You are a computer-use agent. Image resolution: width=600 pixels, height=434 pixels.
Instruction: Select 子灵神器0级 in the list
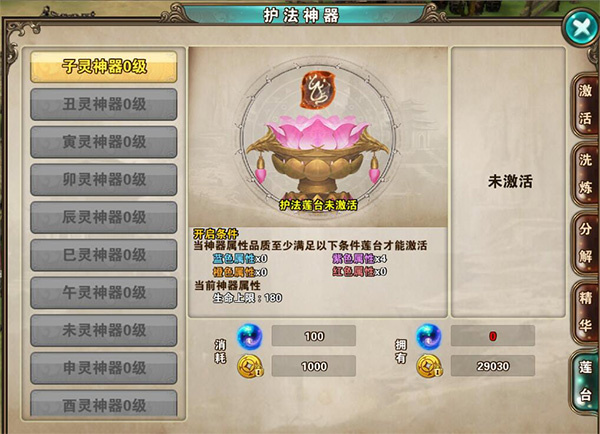click(104, 67)
